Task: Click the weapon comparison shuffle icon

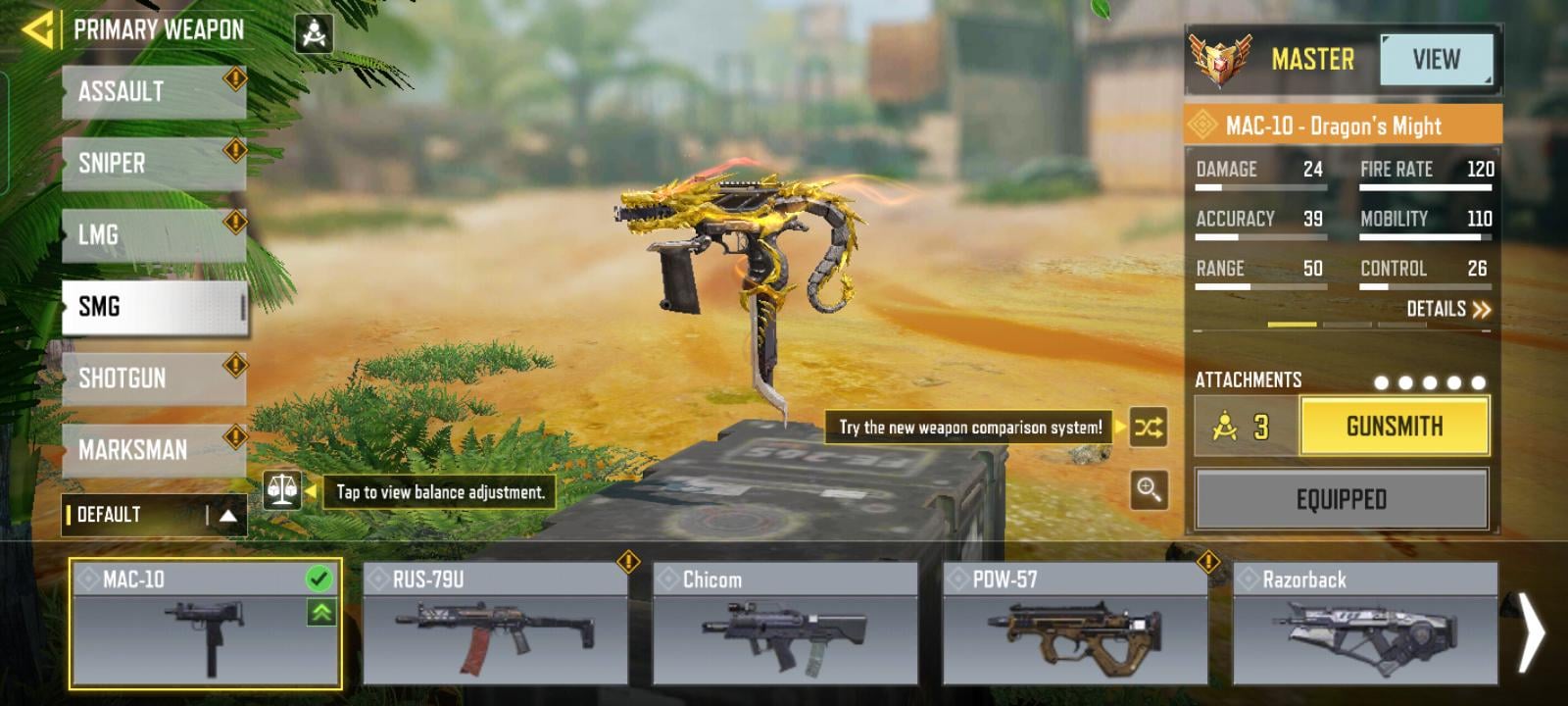Action: 1151,426
